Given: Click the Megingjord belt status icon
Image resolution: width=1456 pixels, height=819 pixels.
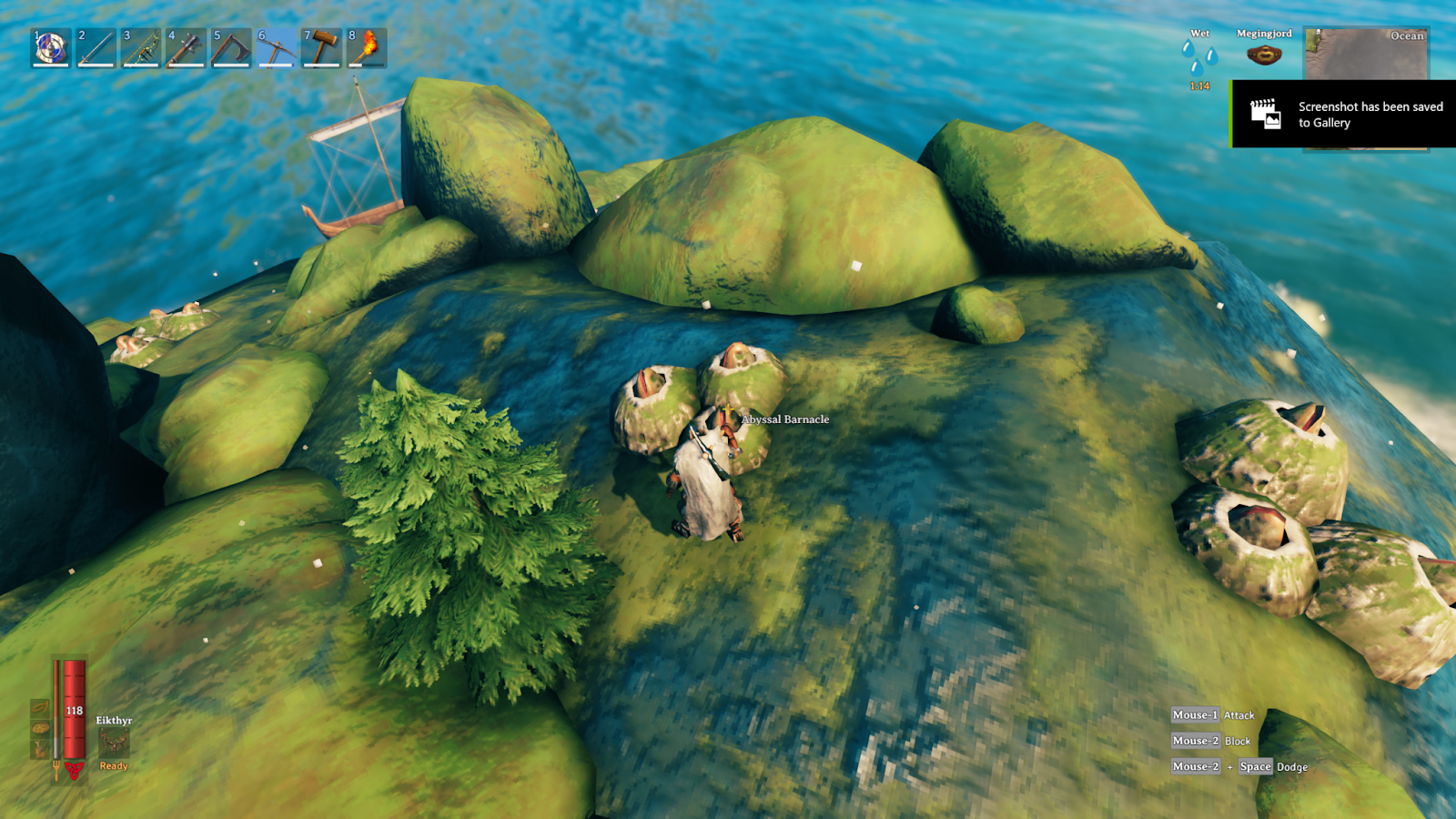Looking at the screenshot, I should click(x=1264, y=55).
